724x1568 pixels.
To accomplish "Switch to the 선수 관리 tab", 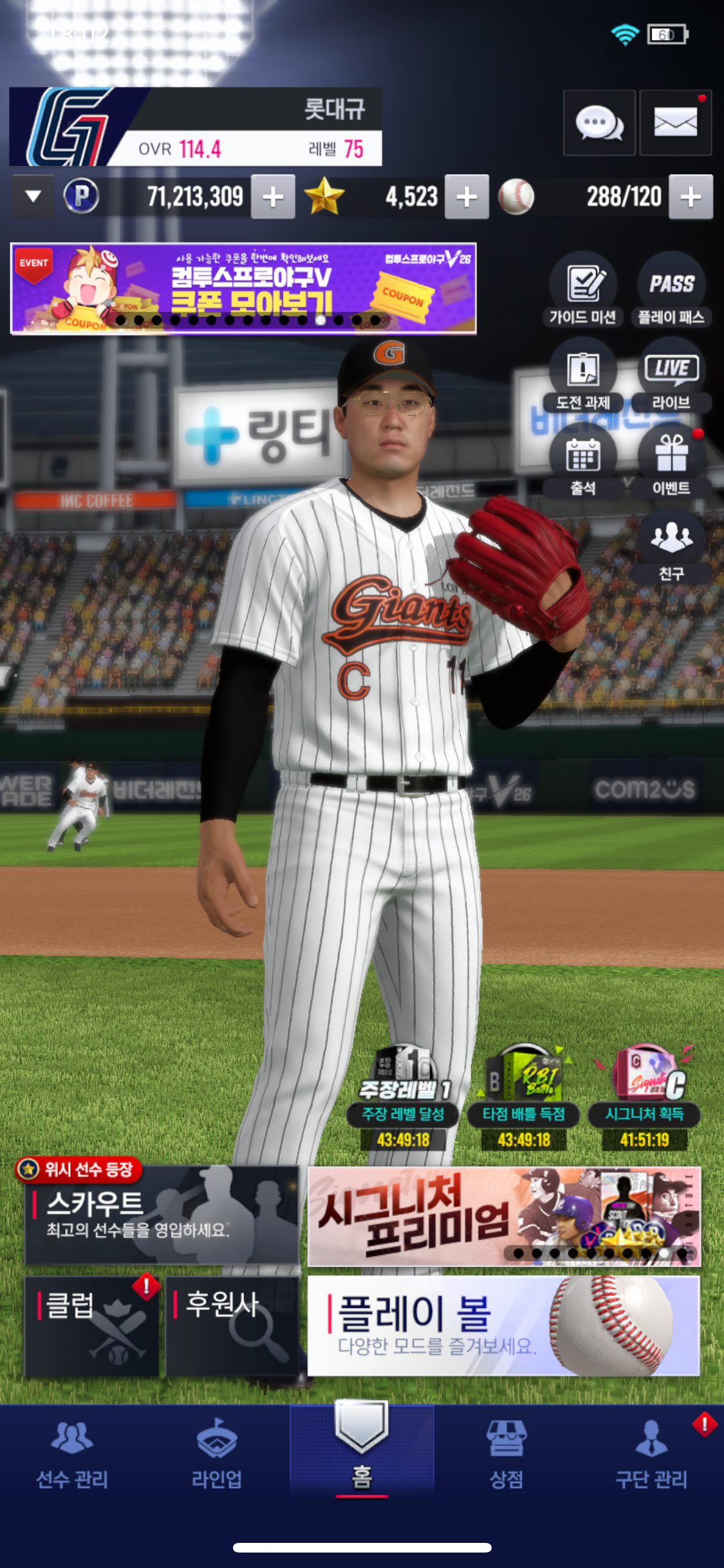I will coord(72,1455).
